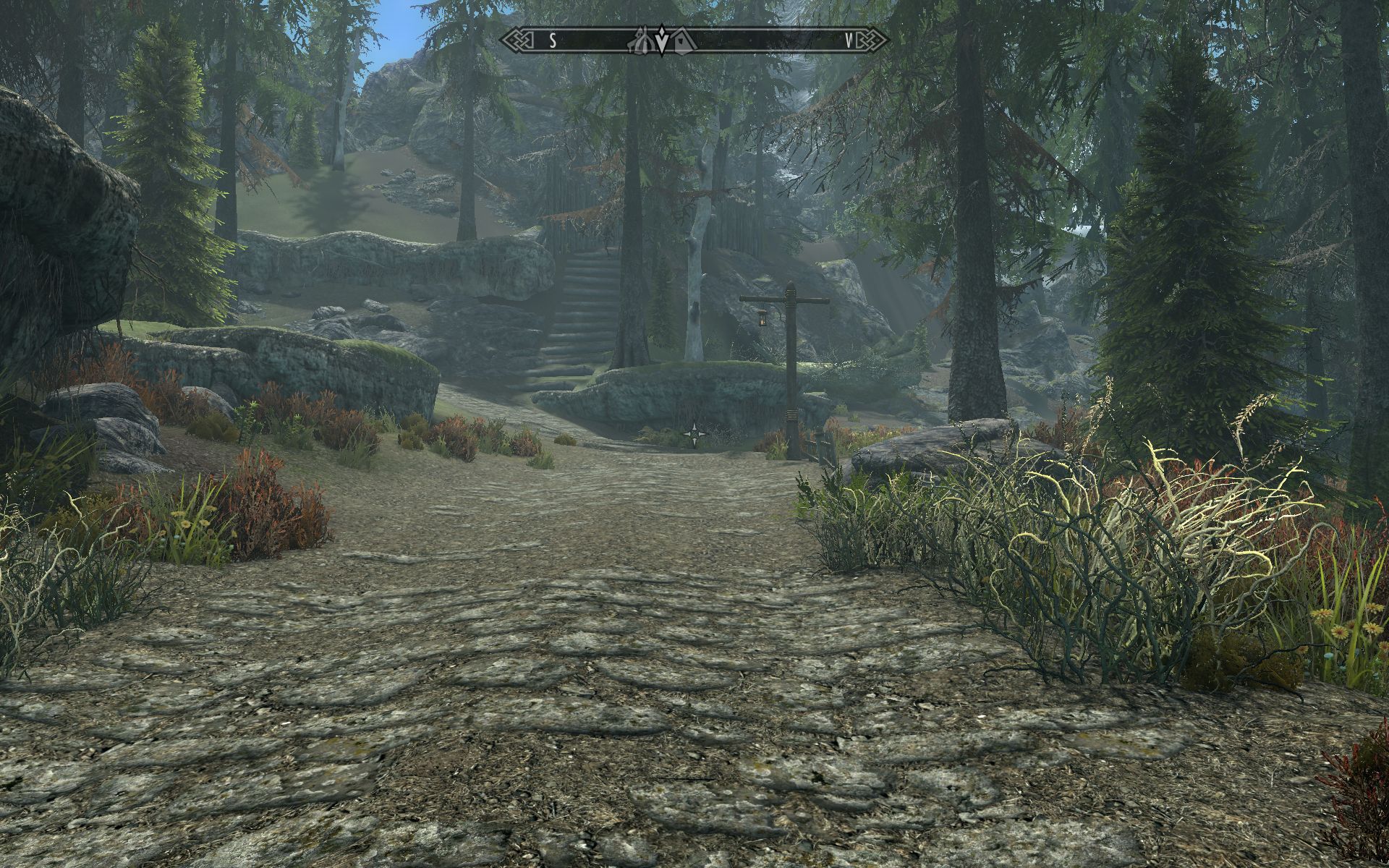The width and height of the screenshot is (1389, 868).
Task: Click the white star quest marker in the world
Action: pos(695,433)
